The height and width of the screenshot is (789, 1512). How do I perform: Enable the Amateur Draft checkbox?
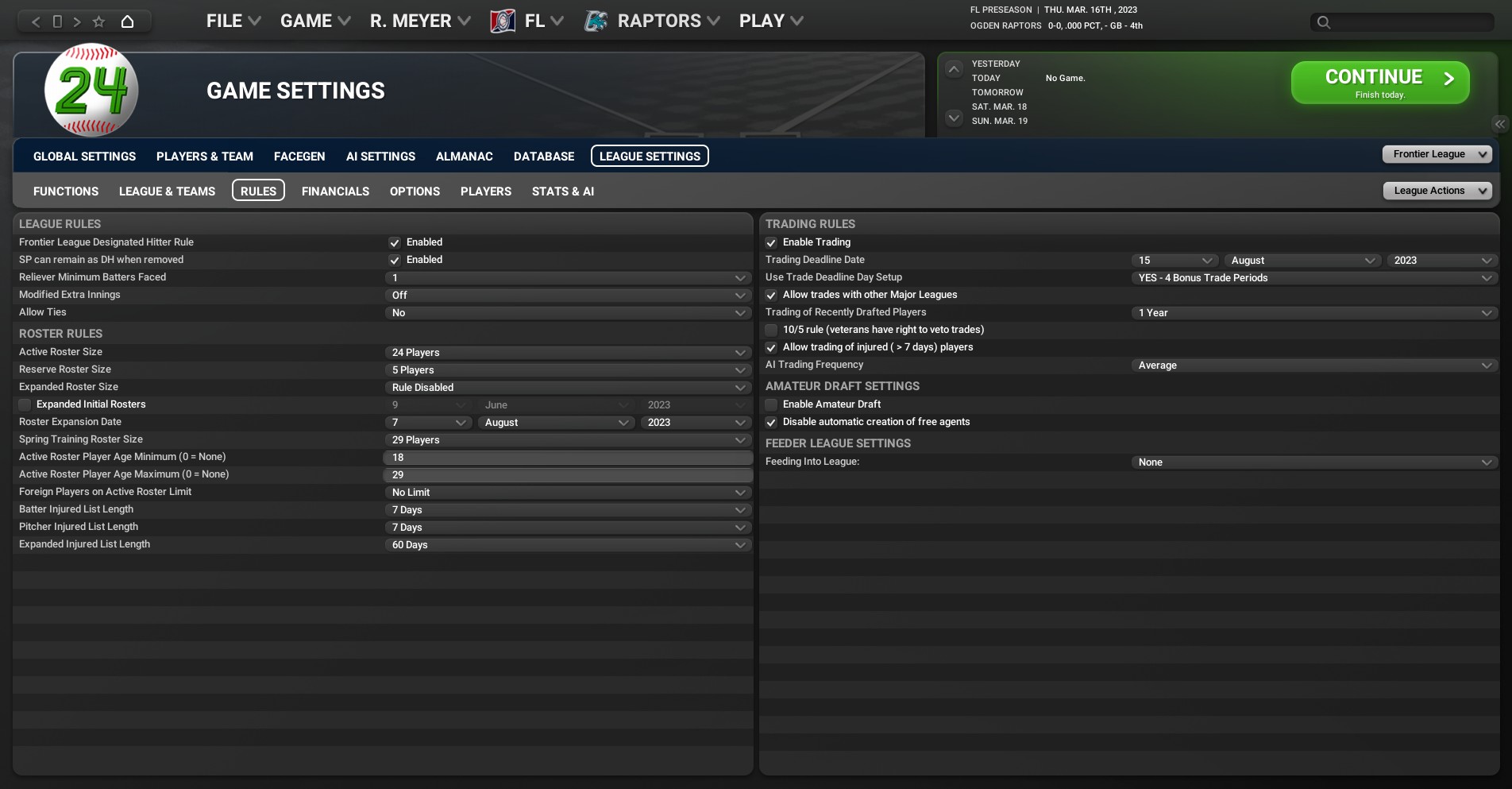[771, 404]
